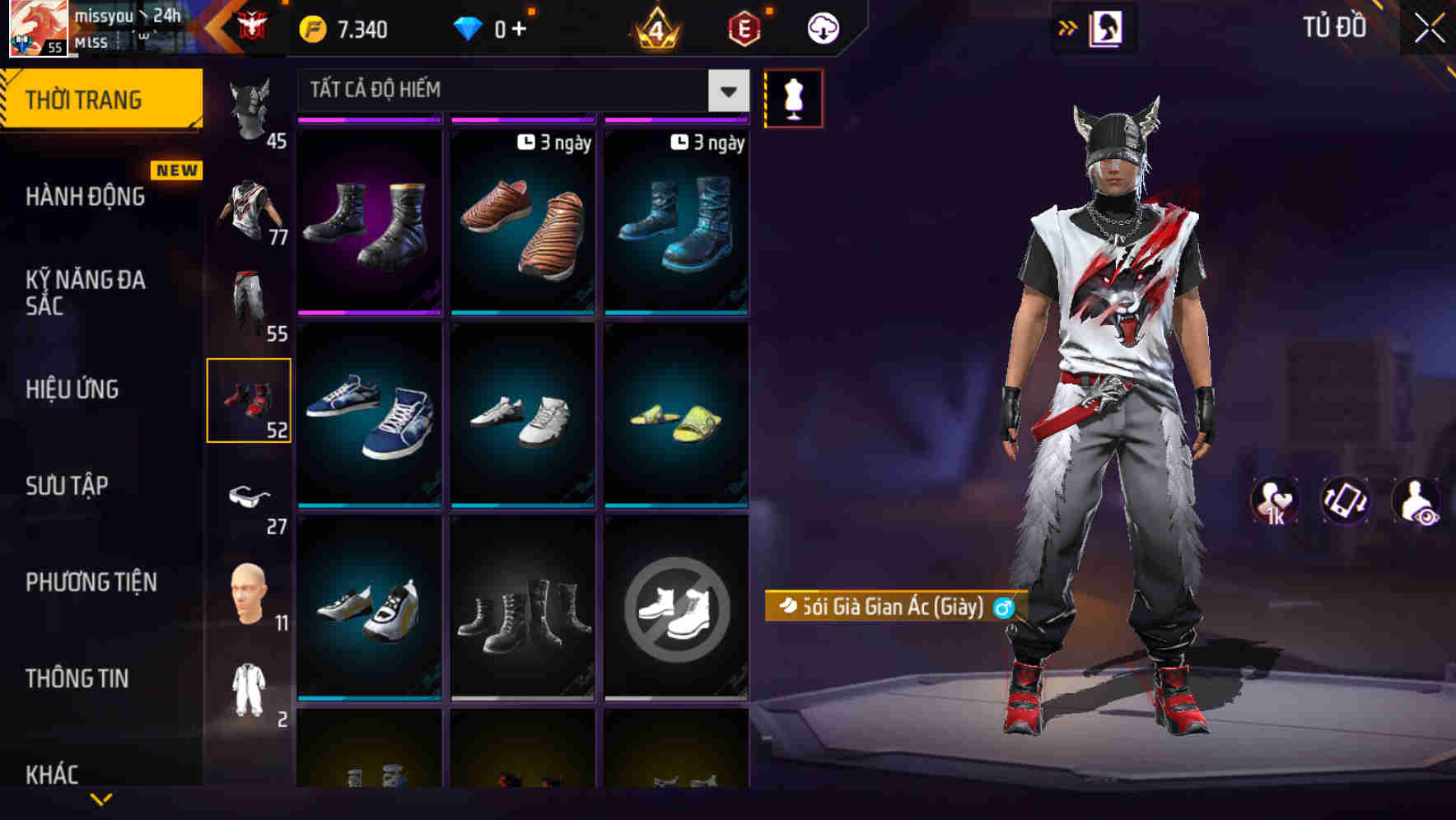1456x820 pixels.
Task: Open the mannequin outfit preview icon
Action: 792,97
